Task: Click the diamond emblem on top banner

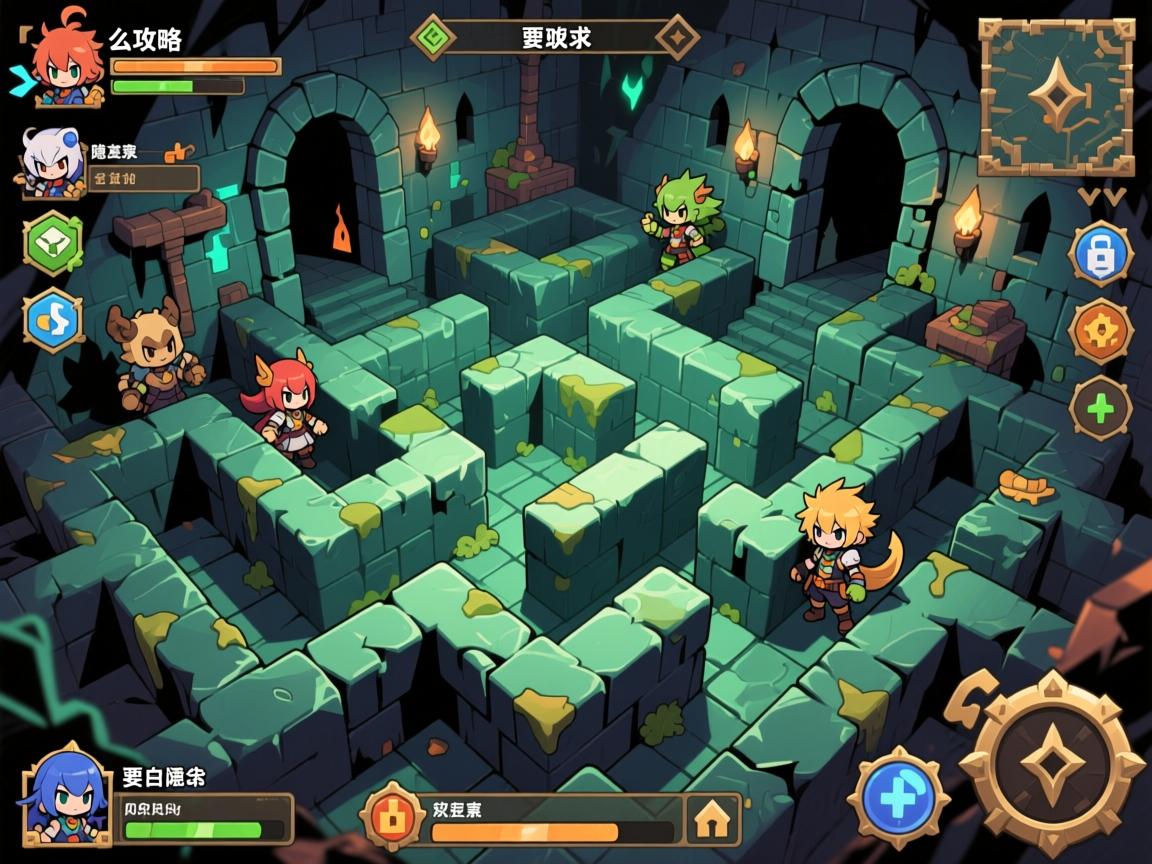Action: 677,38
